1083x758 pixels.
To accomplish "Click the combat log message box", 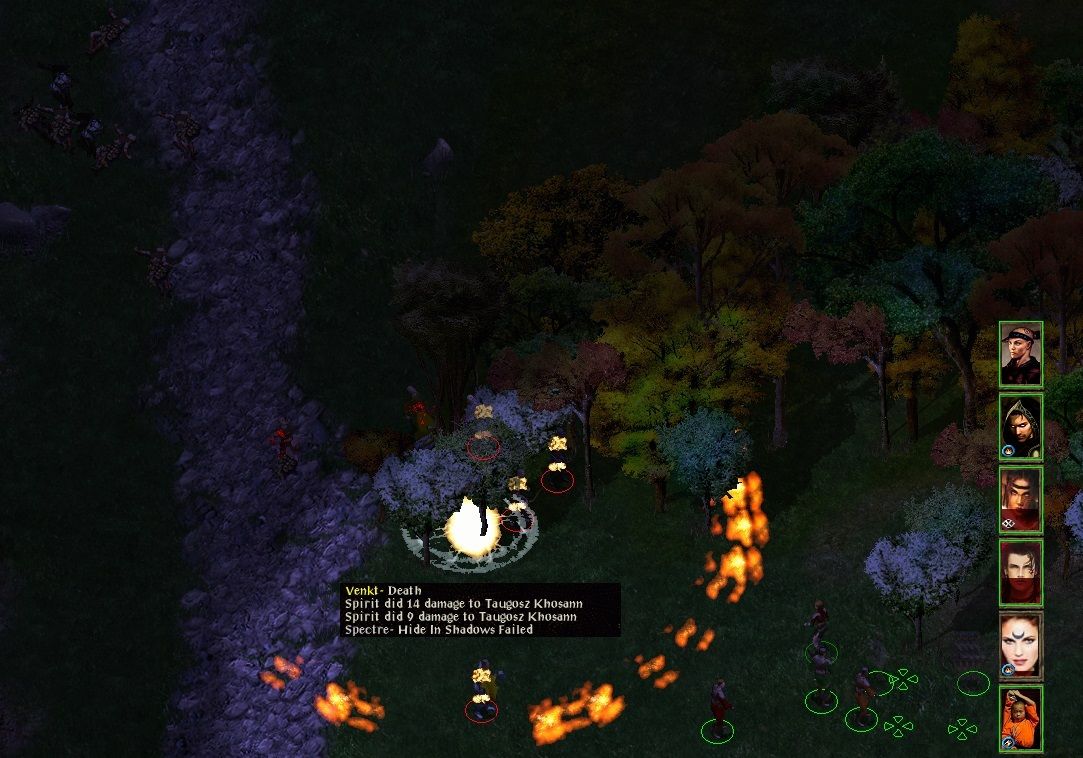I will (x=480, y=610).
